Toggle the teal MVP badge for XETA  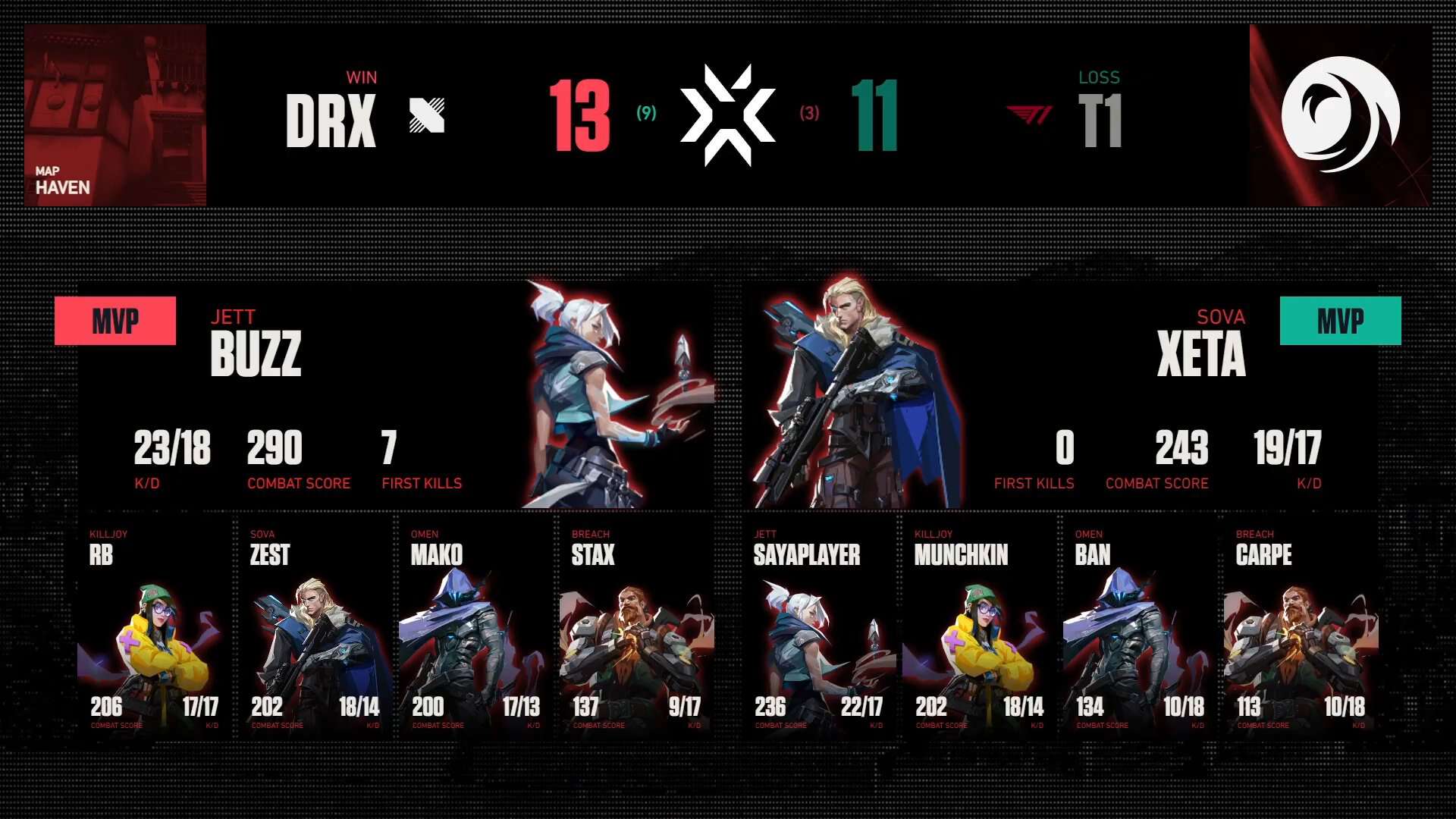point(1340,320)
